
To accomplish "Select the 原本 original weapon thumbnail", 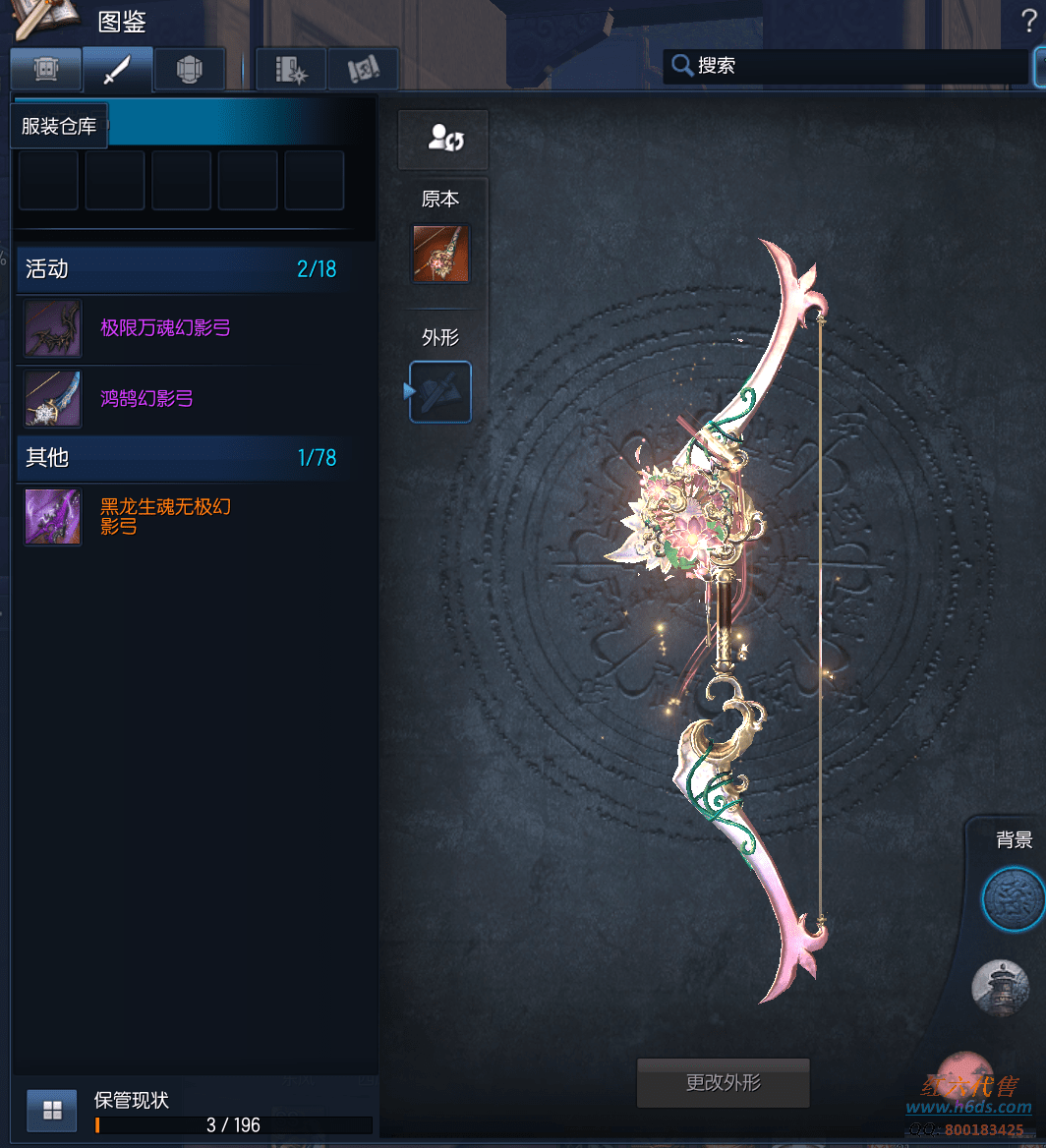I will (x=440, y=254).
